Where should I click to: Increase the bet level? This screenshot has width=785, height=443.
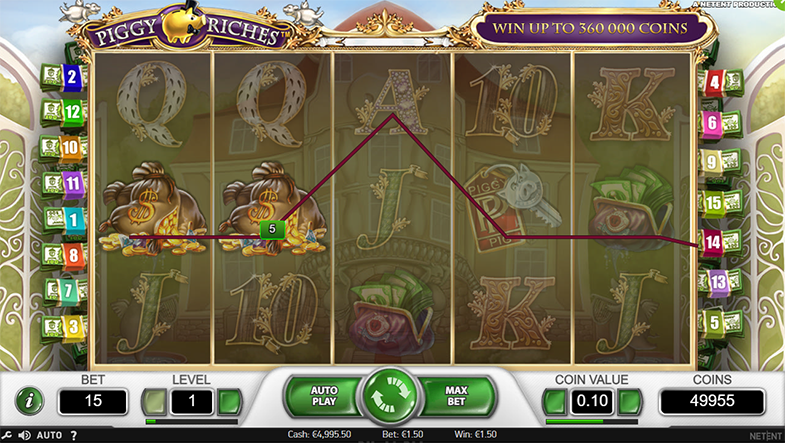230,402
